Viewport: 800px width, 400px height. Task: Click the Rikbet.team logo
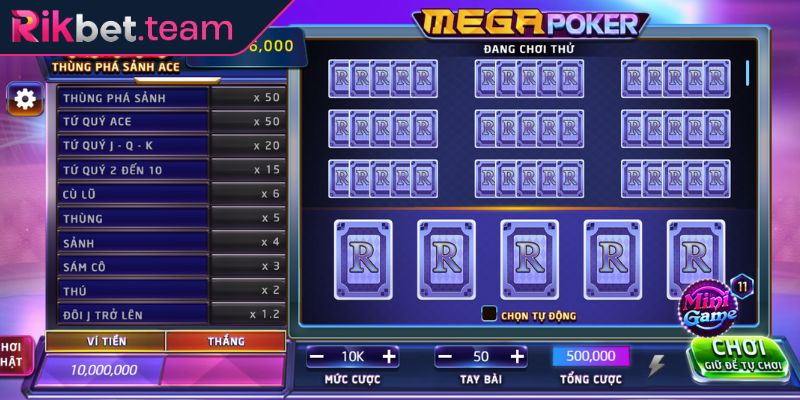[x=120, y=28]
